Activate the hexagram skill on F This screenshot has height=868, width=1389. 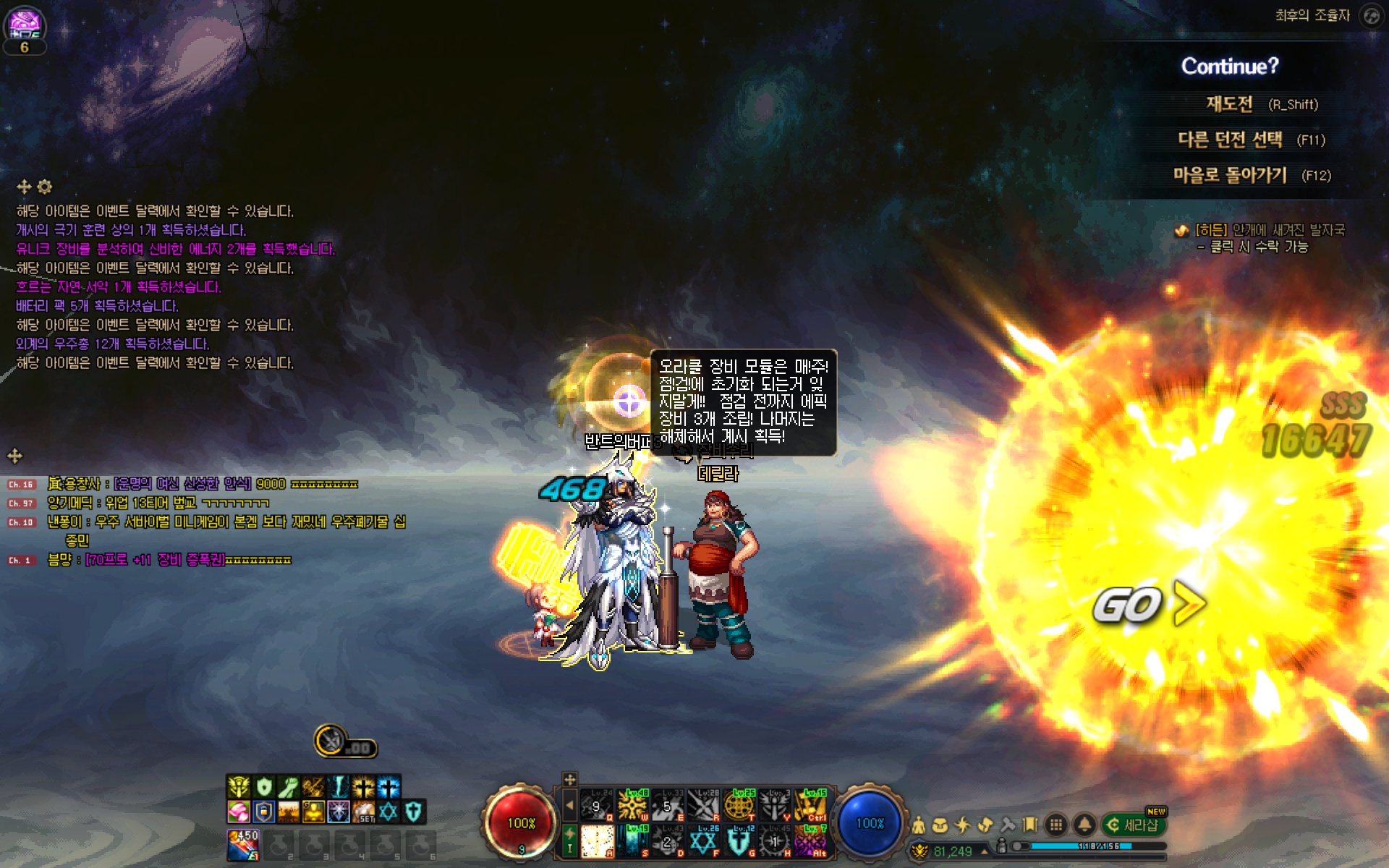coord(702,841)
